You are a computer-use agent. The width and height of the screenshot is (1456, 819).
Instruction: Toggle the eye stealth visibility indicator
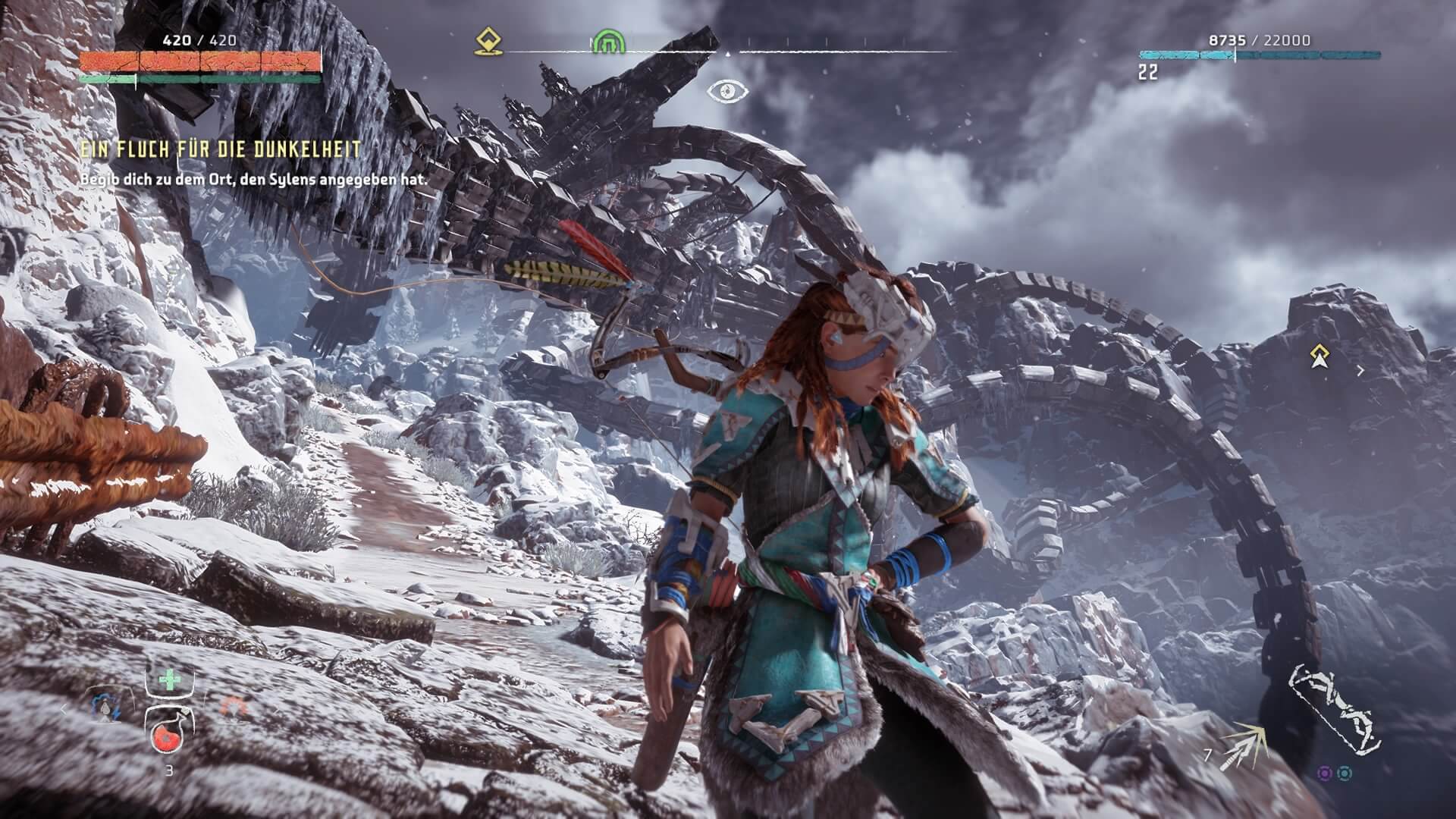(x=727, y=92)
